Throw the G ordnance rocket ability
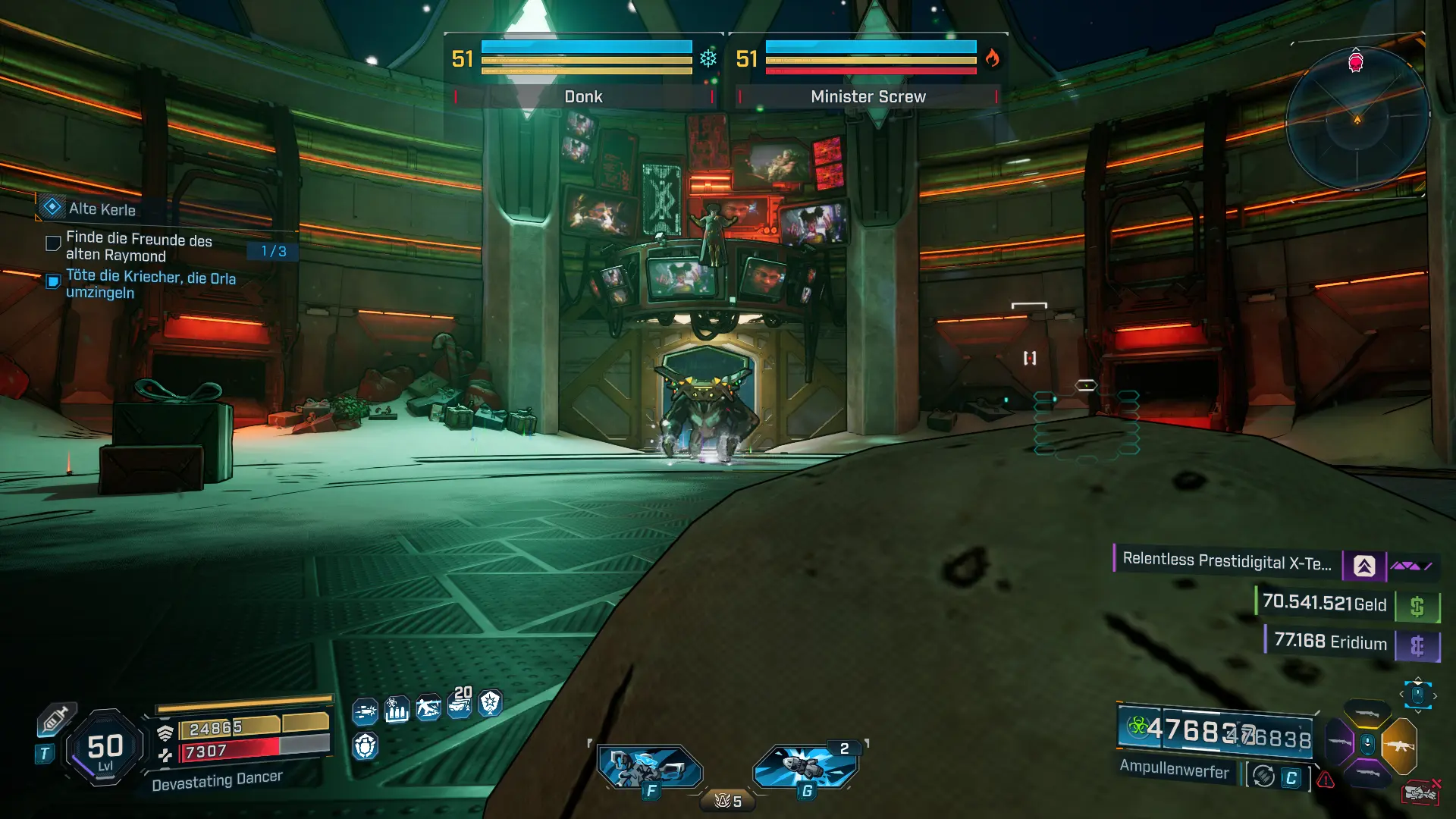 pos(805,767)
